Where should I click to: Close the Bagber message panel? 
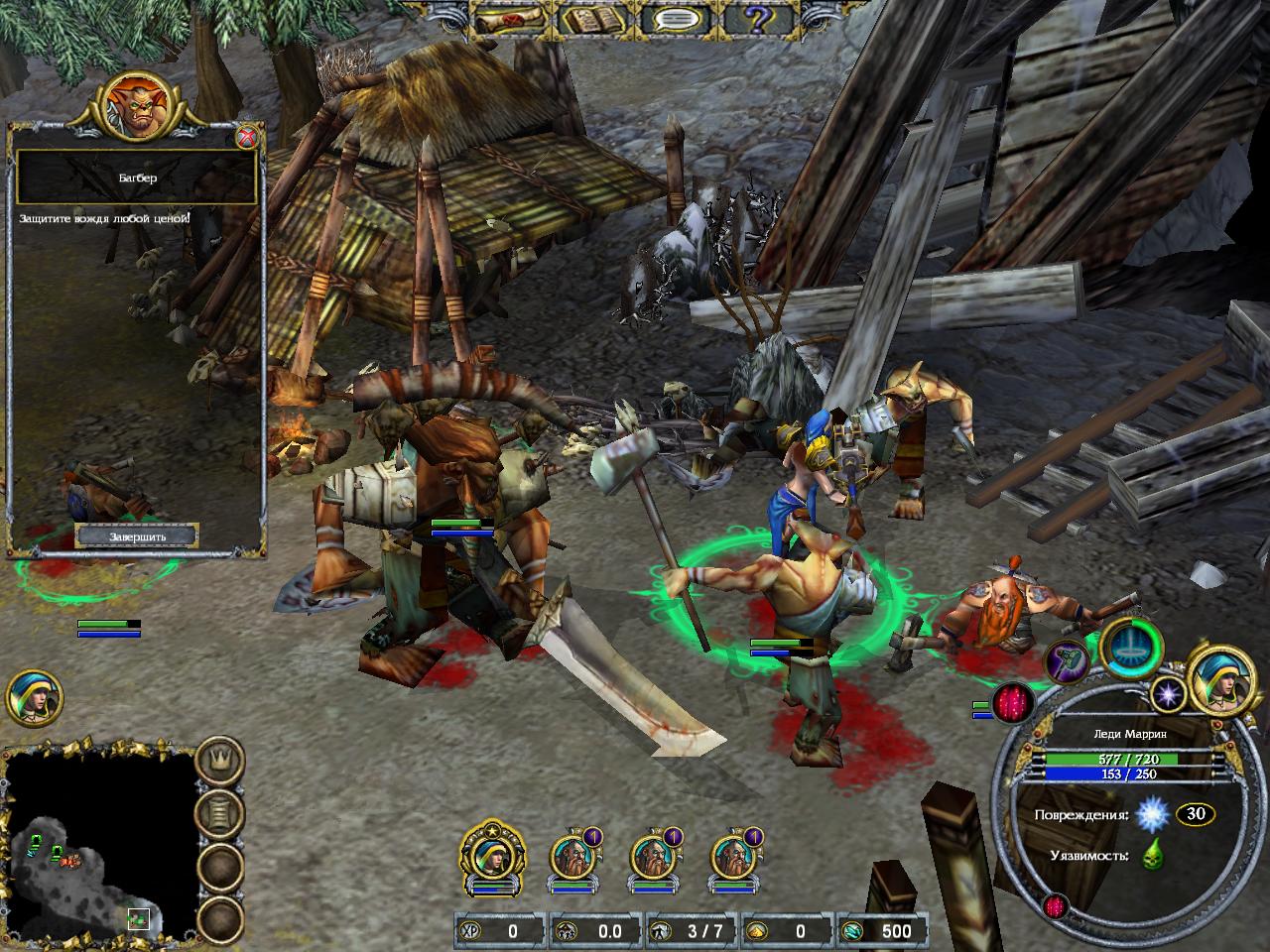tap(248, 137)
